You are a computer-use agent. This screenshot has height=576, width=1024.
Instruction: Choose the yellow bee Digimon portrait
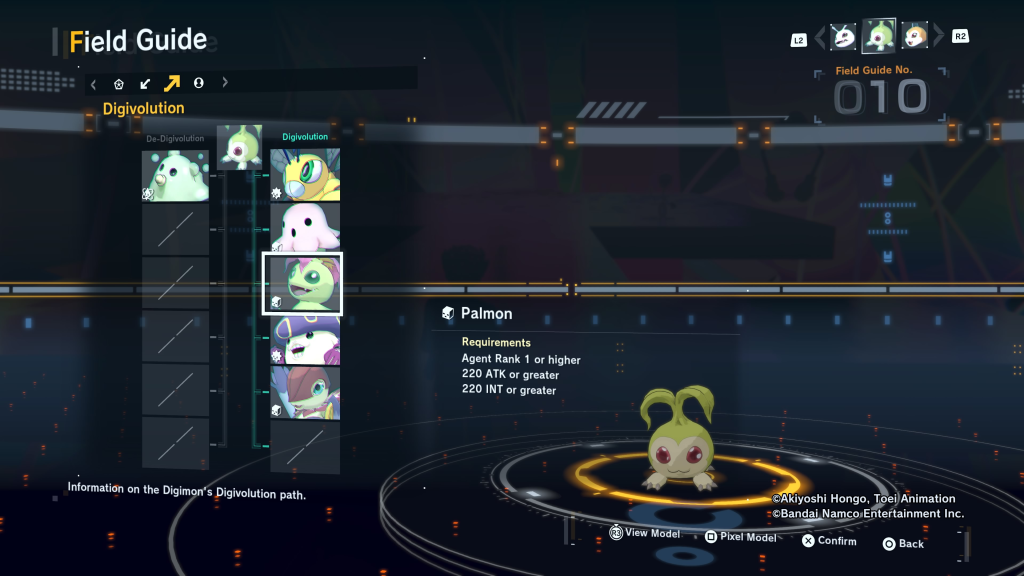click(x=305, y=175)
